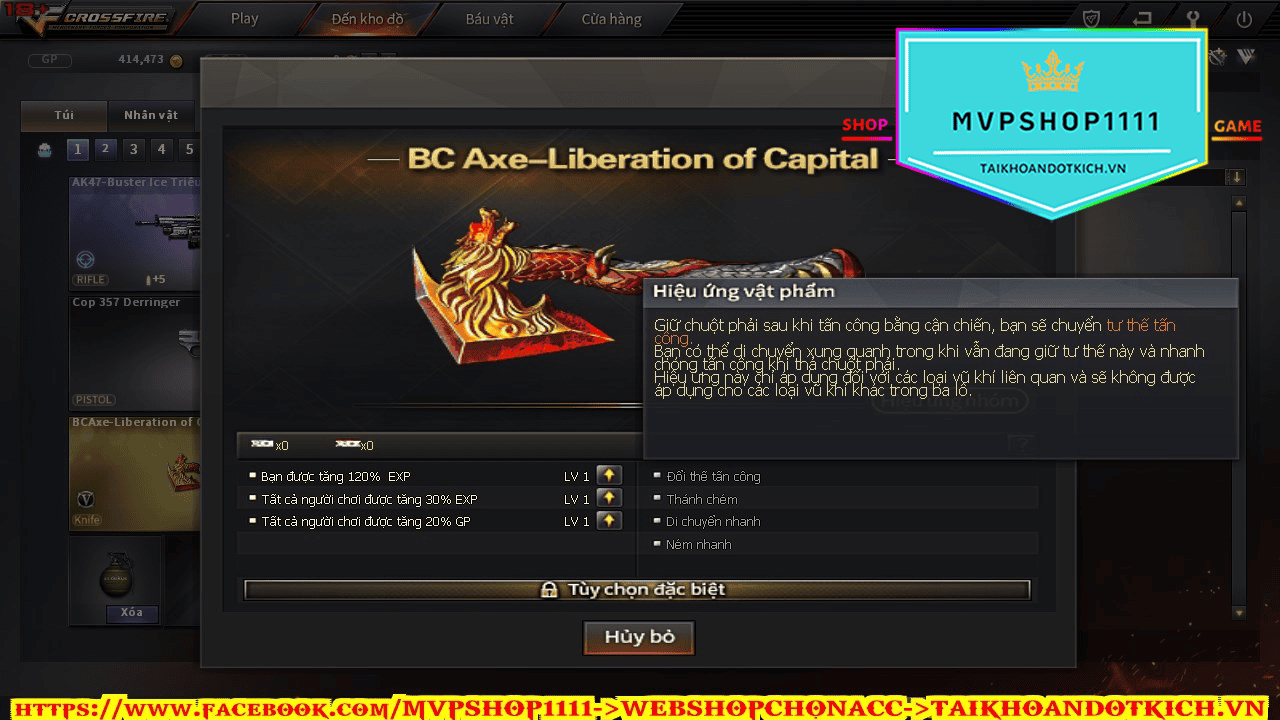Click the power icon to exit
Viewport: 1280px width, 720px height.
click(x=1244, y=19)
